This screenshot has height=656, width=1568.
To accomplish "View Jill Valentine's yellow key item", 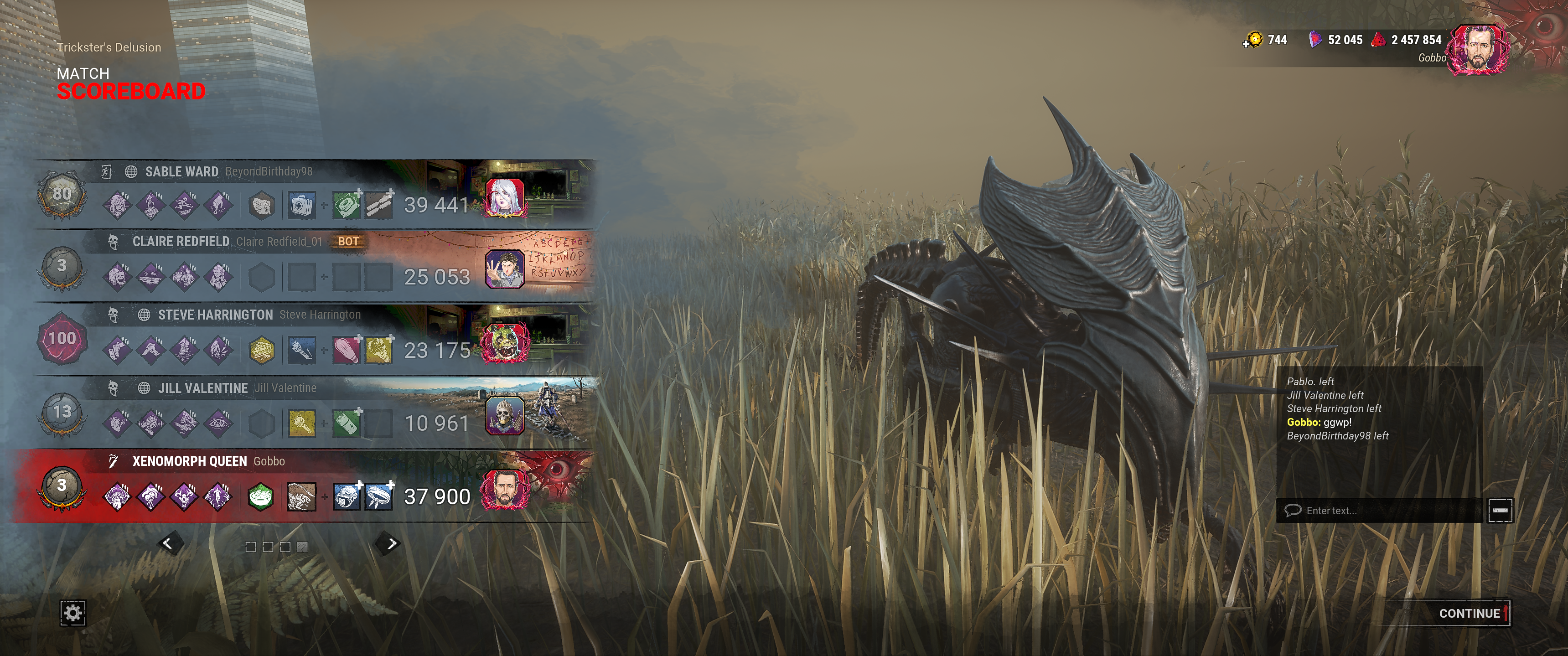I will [301, 424].
